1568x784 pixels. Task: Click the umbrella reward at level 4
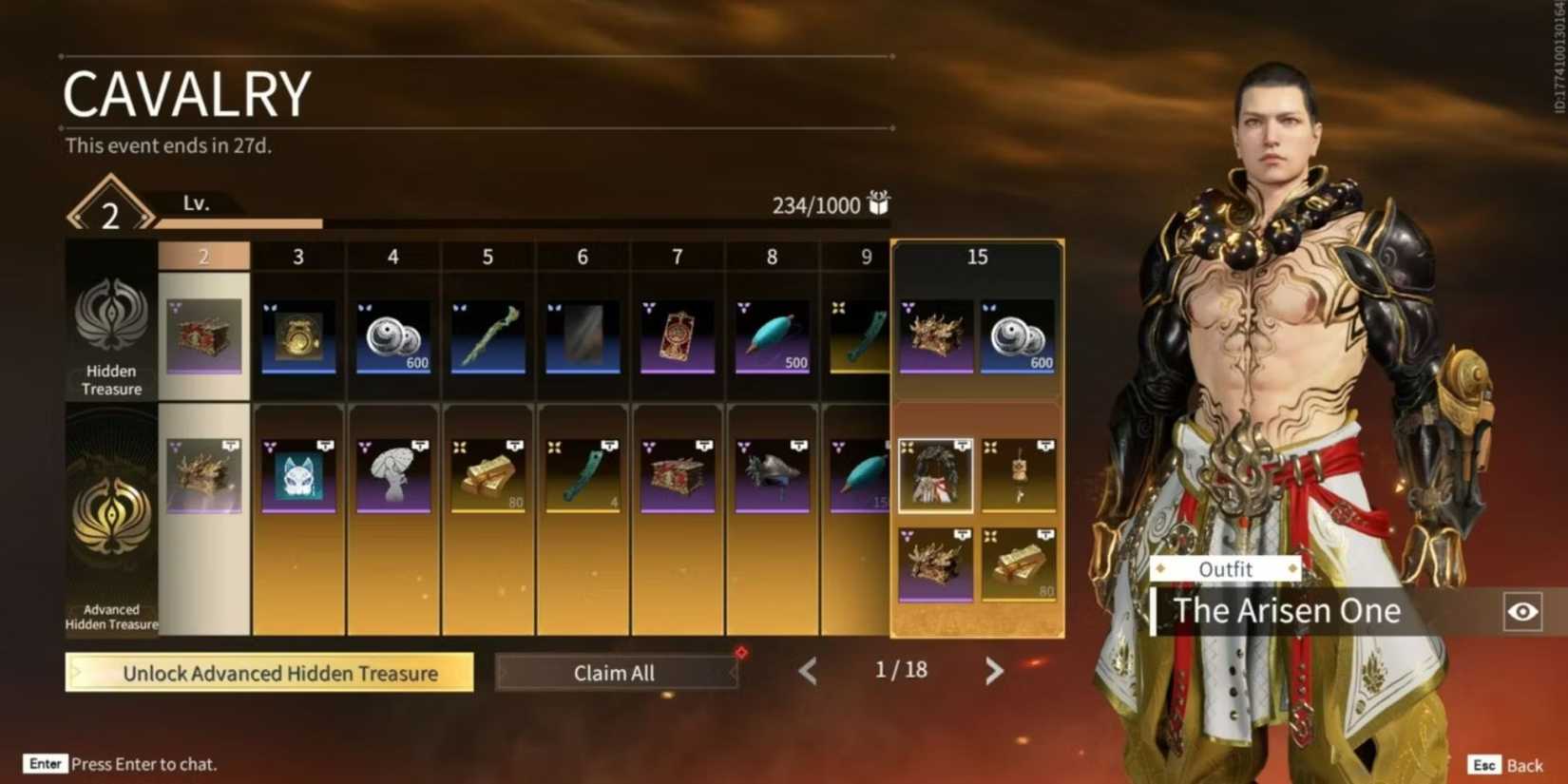(392, 473)
